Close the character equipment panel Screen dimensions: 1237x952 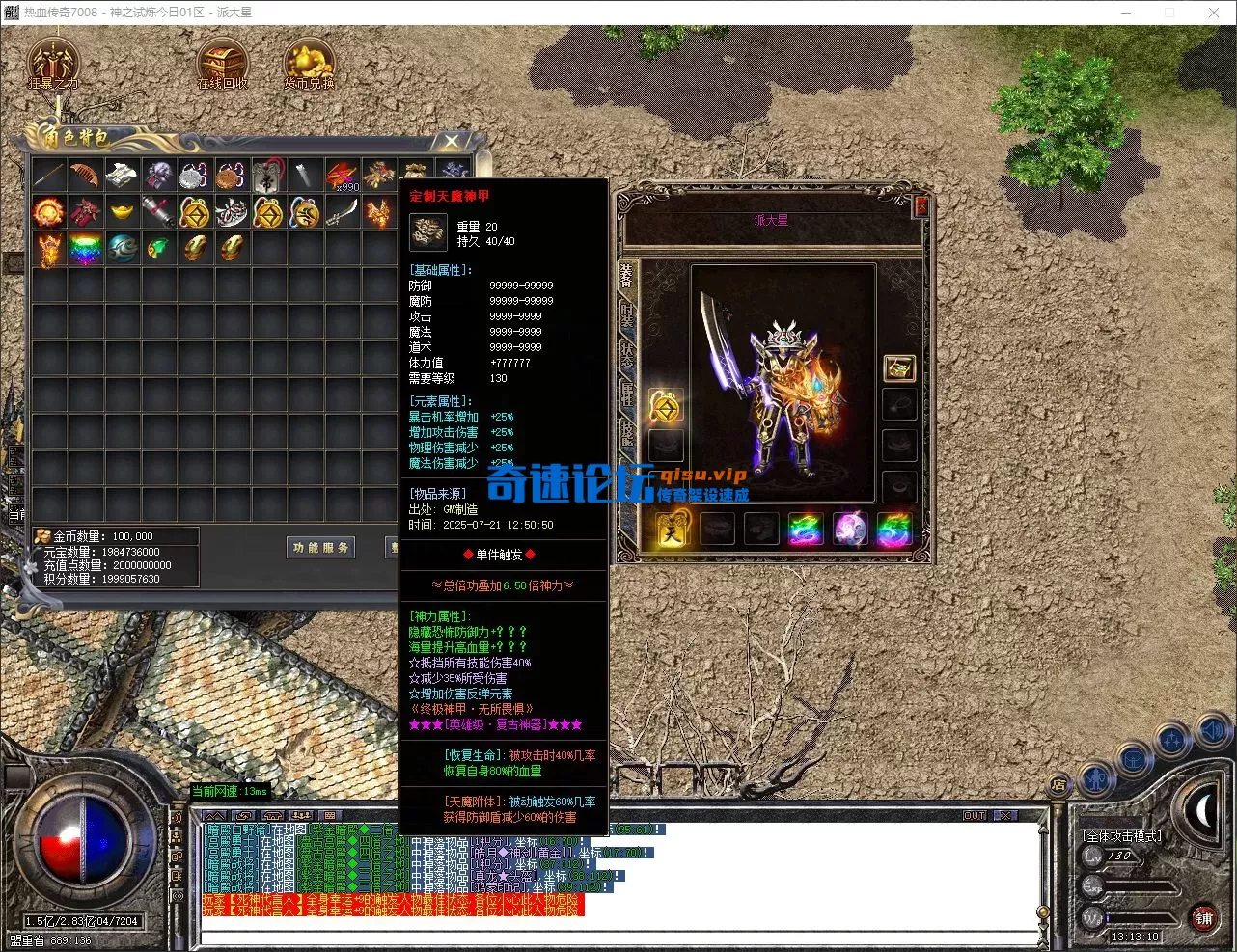tap(921, 205)
